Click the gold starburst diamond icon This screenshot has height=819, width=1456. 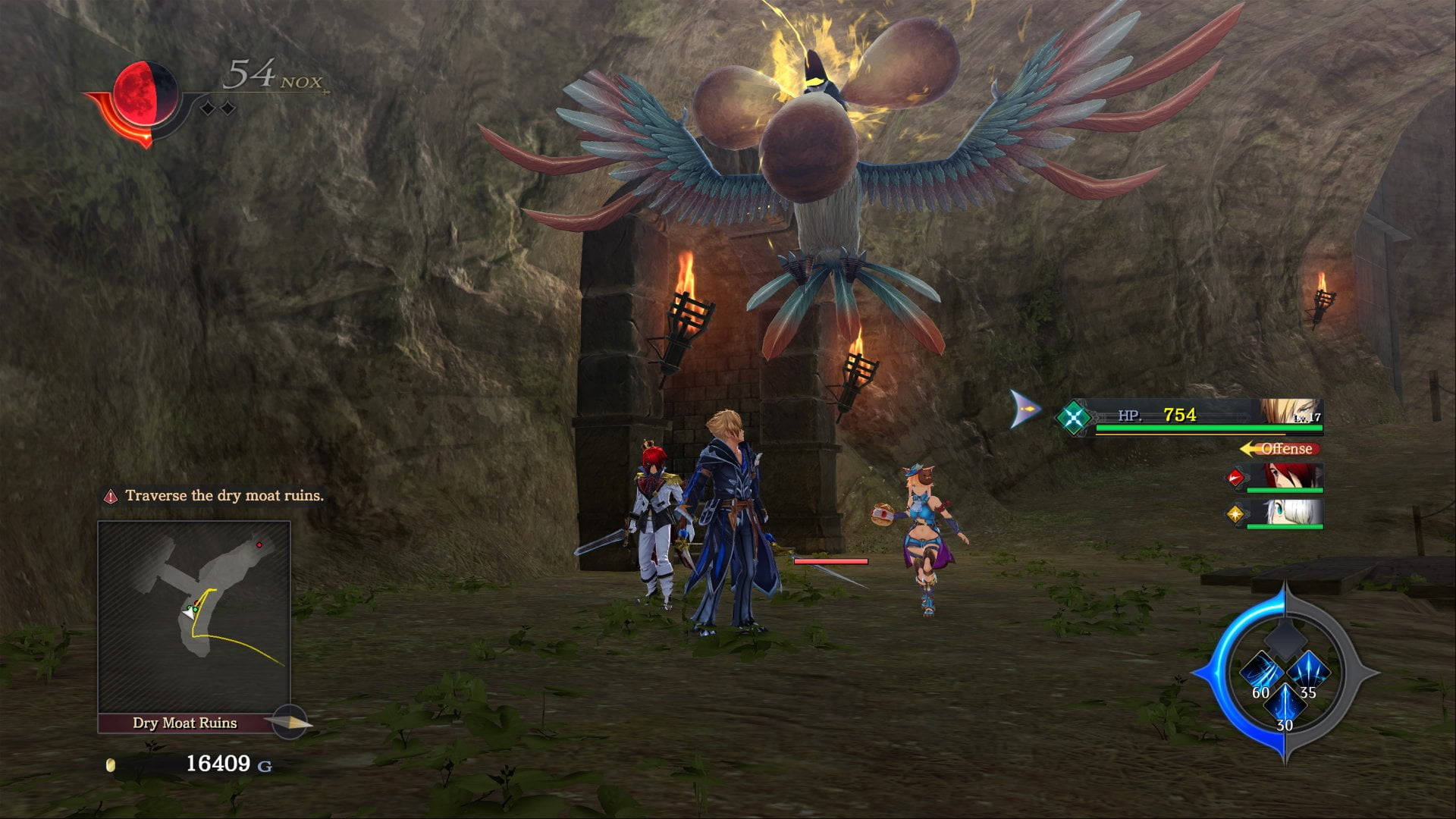[x=1235, y=514]
